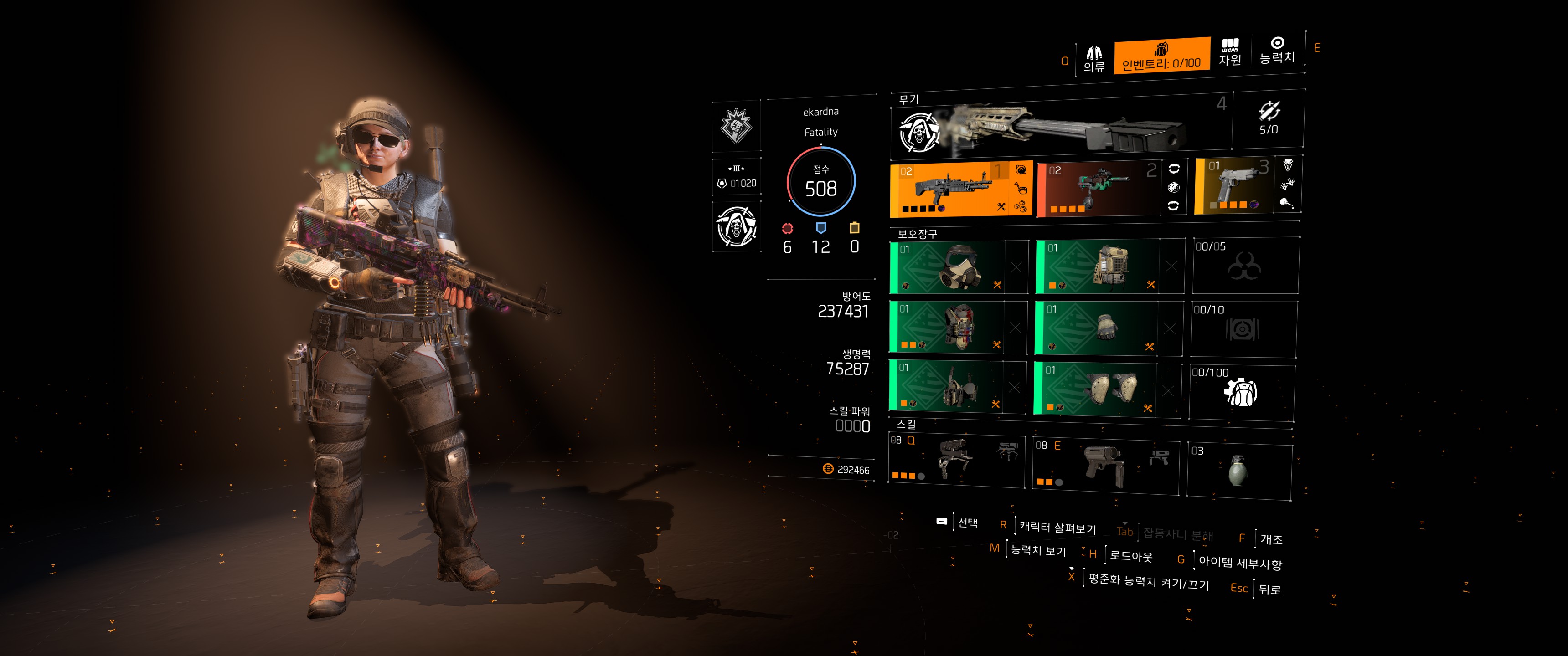The width and height of the screenshot is (1568, 656).
Task: Select the grenade slot
Action: (x=1238, y=471)
